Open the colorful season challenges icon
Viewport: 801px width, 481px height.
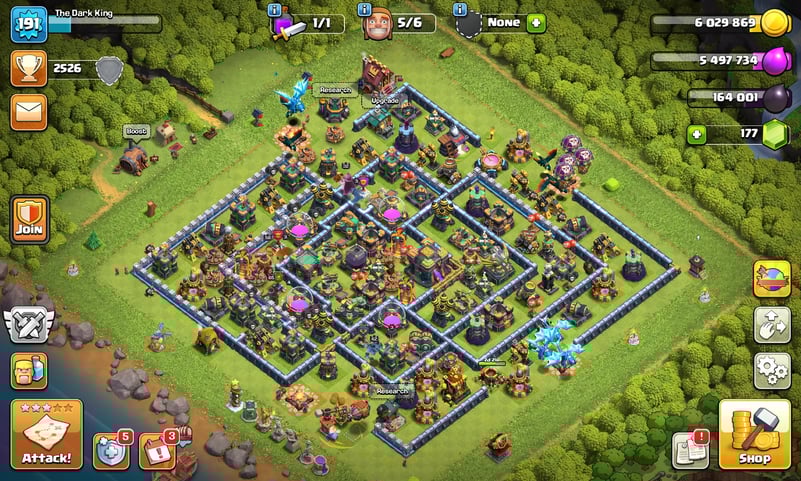772,279
